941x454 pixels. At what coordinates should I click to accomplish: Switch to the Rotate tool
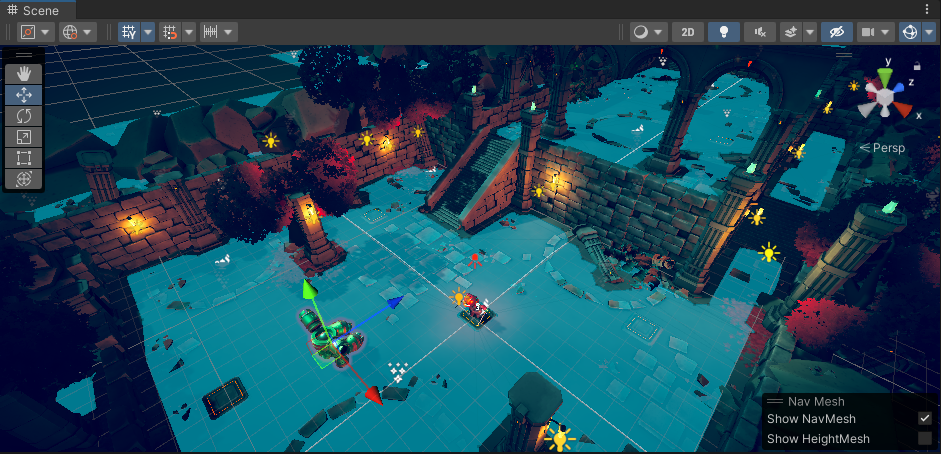[x=24, y=116]
